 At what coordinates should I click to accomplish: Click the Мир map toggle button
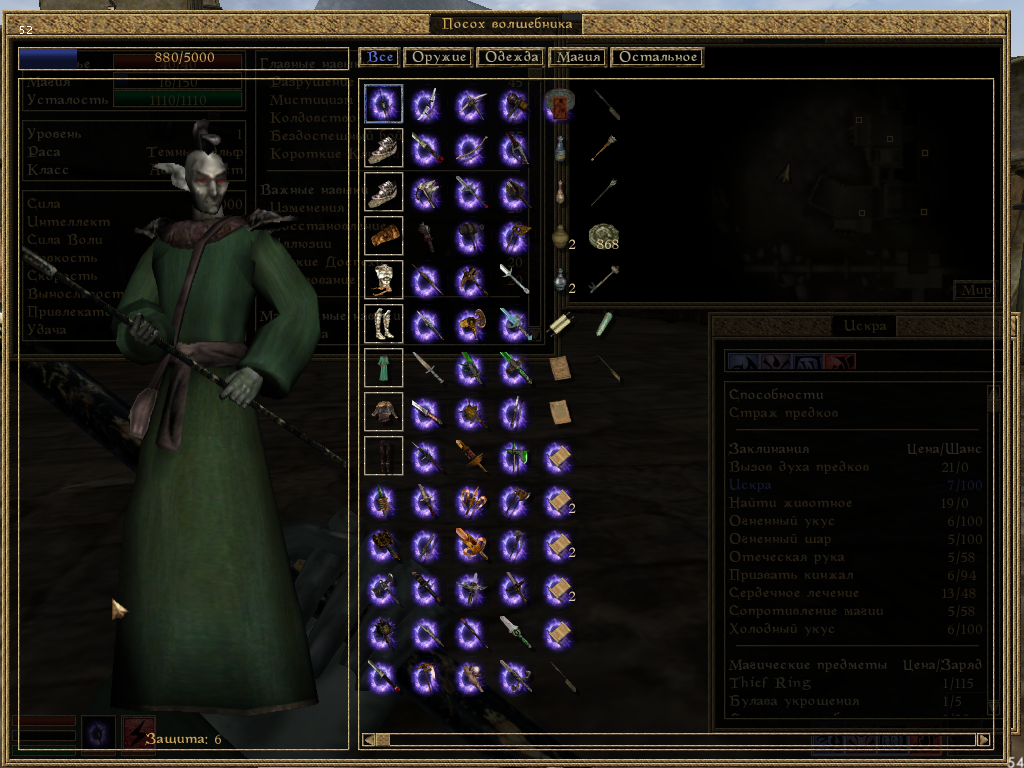coord(976,291)
